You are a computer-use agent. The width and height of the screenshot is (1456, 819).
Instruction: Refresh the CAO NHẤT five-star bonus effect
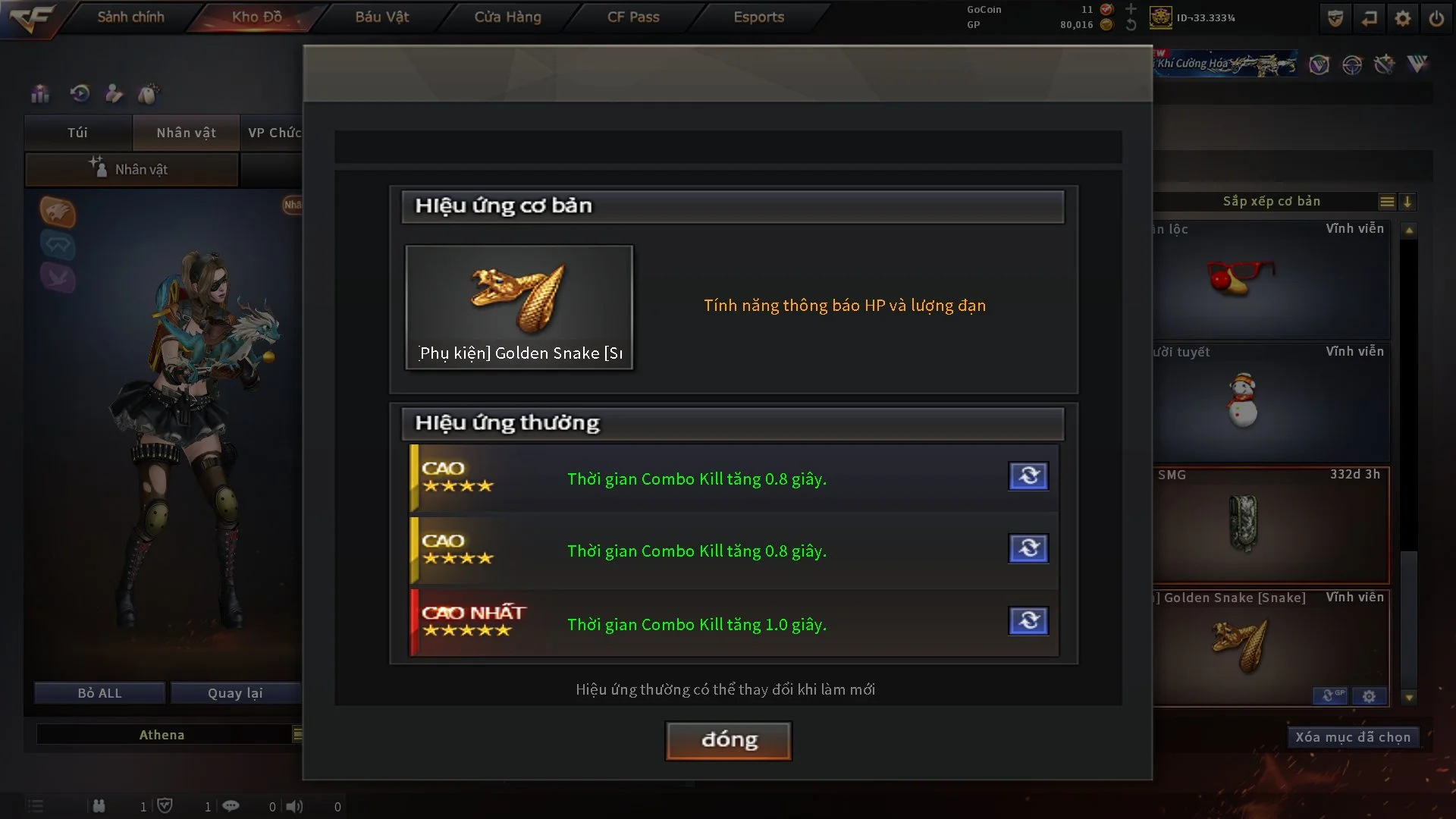(x=1028, y=621)
